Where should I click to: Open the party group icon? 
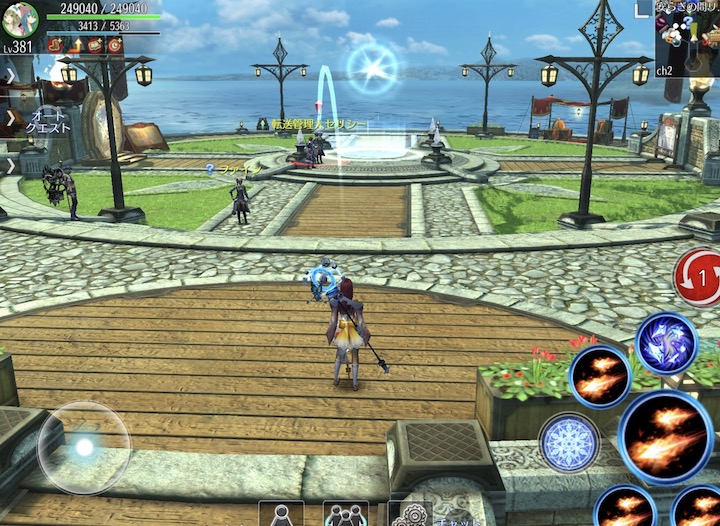click(345, 515)
